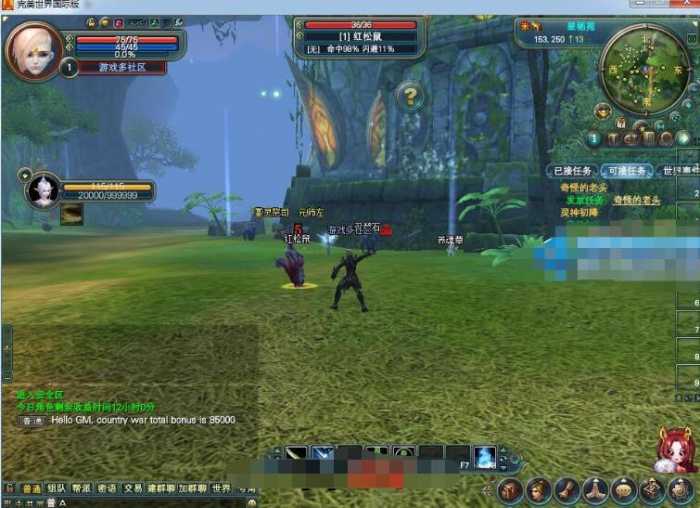The image size is (700, 508).
Task: Show the 已接任务 accepted quests tab
Action: pyautogui.click(x=575, y=171)
